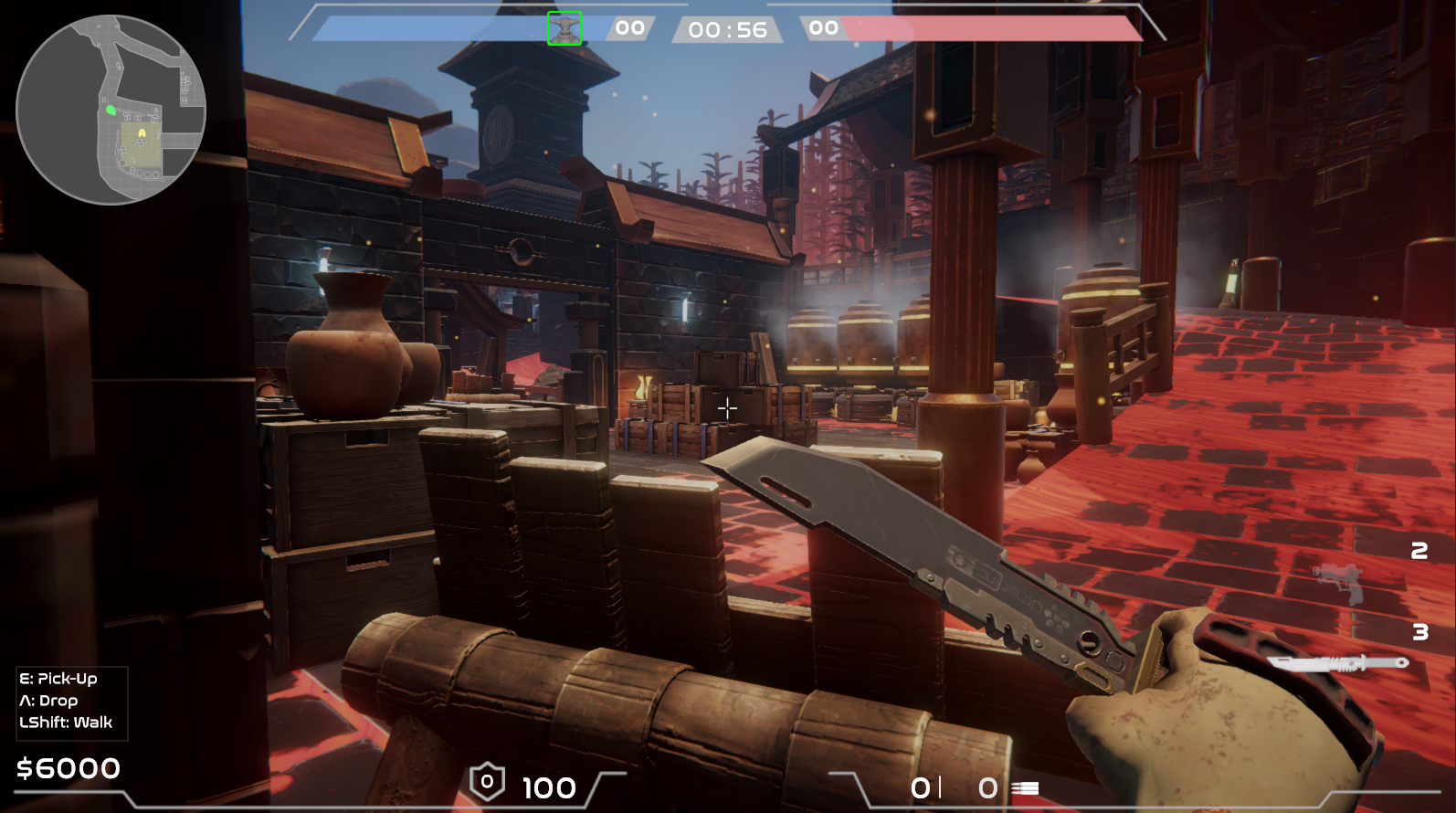Viewport: 1456px width, 813px height.
Task: Click the green-framed player avatar icon
Action: point(564,28)
